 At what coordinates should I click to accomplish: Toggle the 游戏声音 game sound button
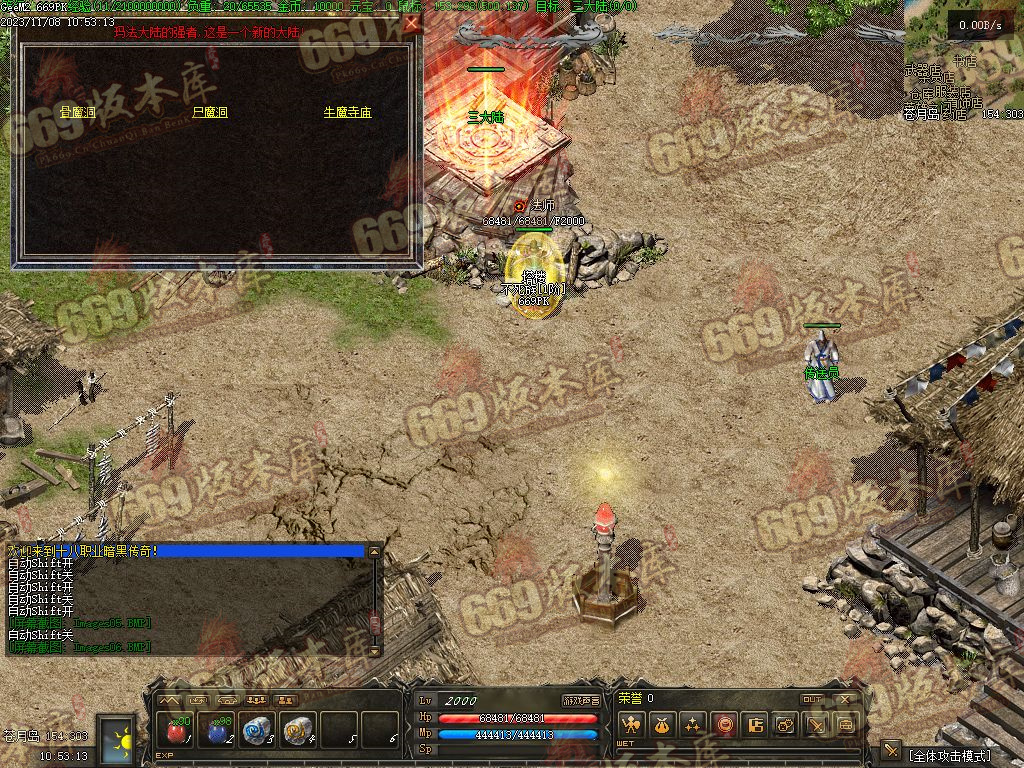click(581, 700)
